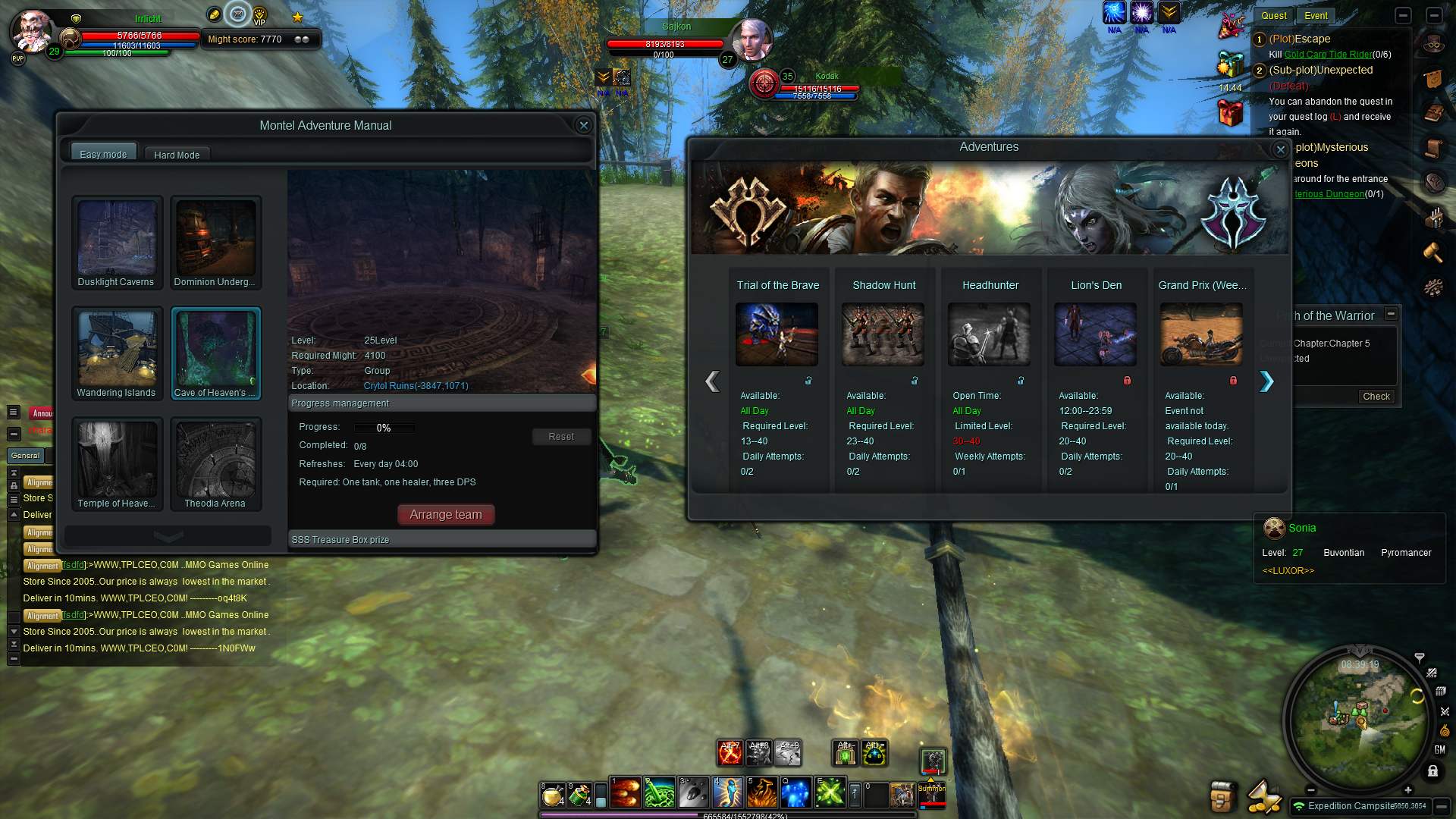This screenshot has height=819, width=1456.
Task: Switch to the Hard Mode tab
Action: (x=177, y=155)
